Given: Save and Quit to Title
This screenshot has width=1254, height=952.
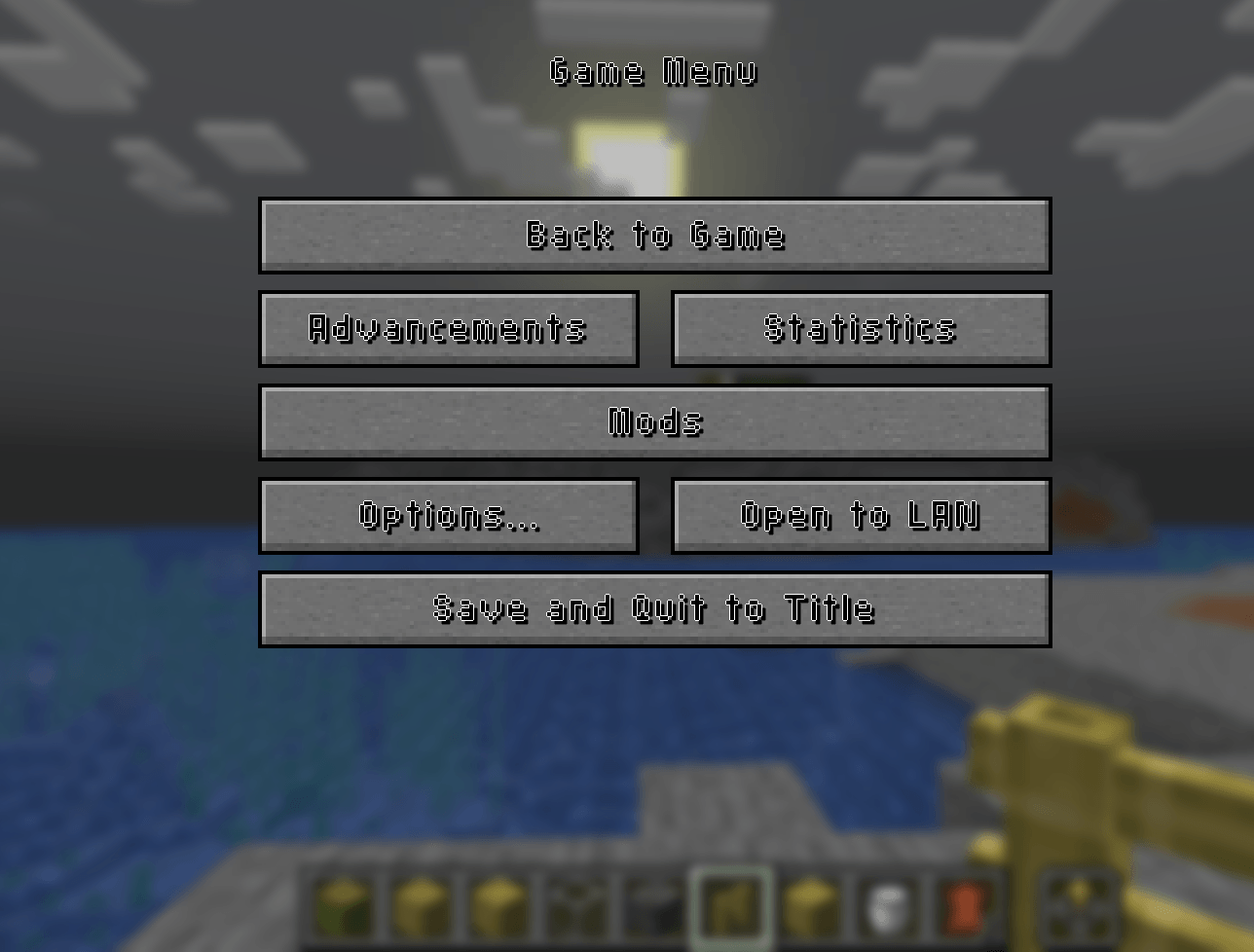Looking at the screenshot, I should tap(654, 608).
